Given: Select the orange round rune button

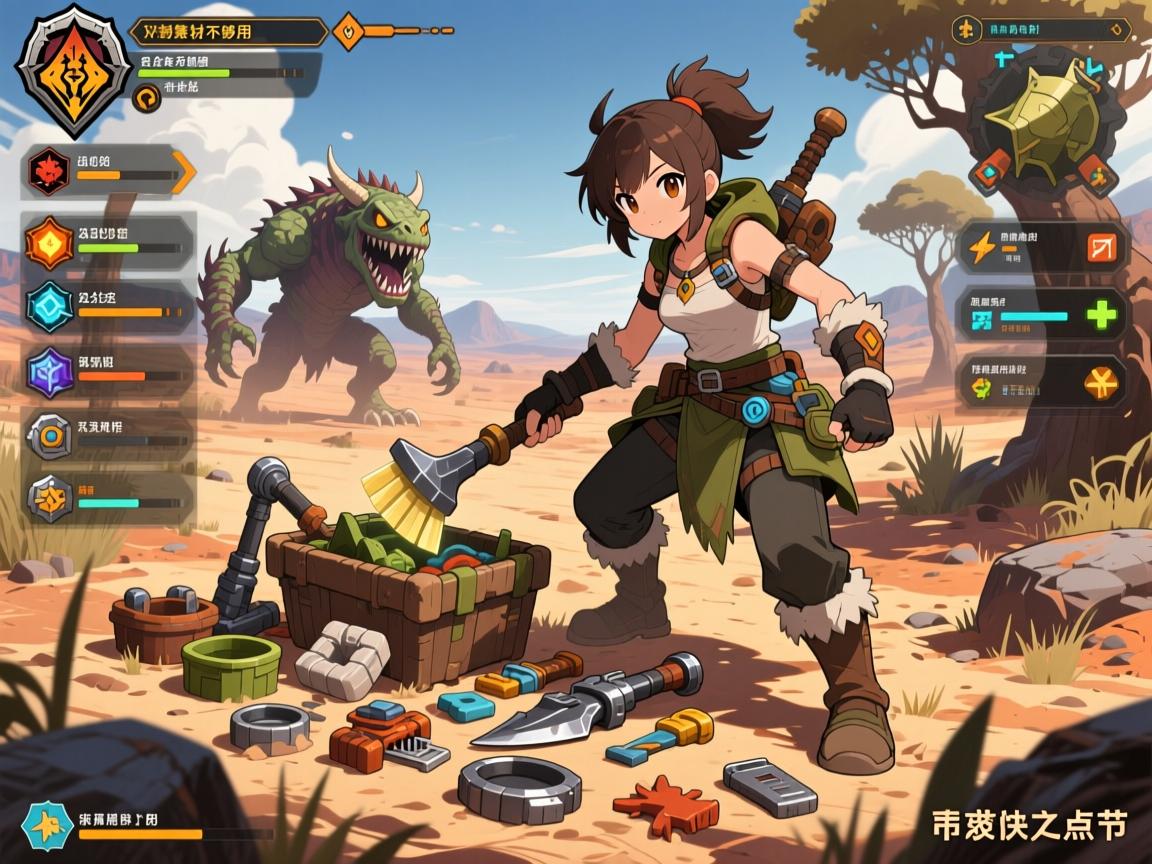Looking at the screenshot, I should 1101,382.
